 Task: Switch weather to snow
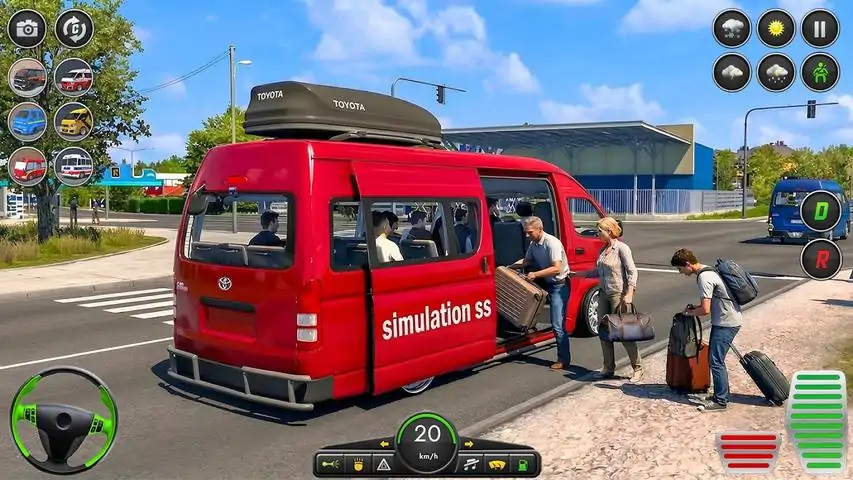pyautogui.click(x=731, y=28)
